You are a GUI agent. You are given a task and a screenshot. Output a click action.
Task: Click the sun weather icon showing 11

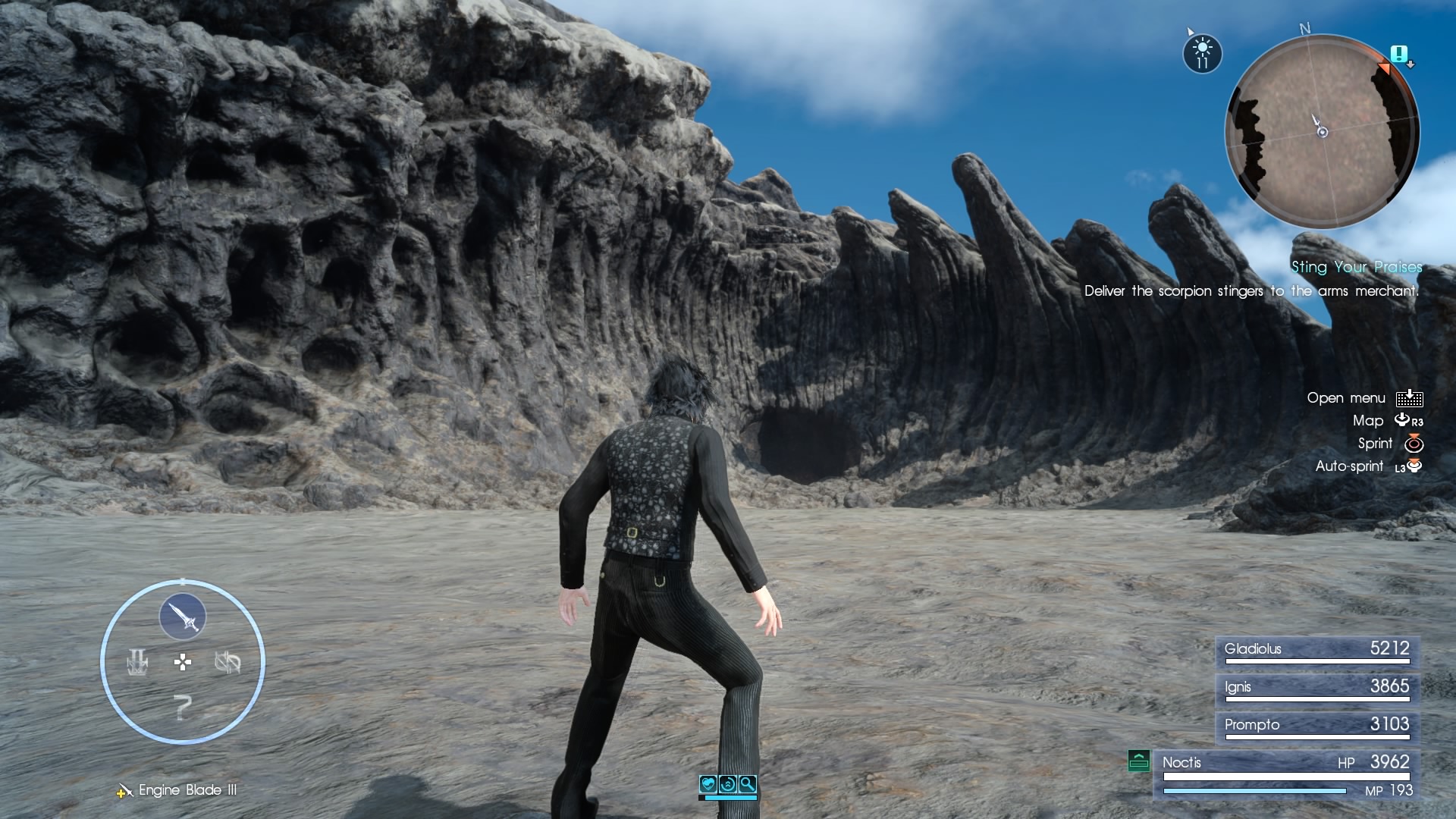(1202, 53)
